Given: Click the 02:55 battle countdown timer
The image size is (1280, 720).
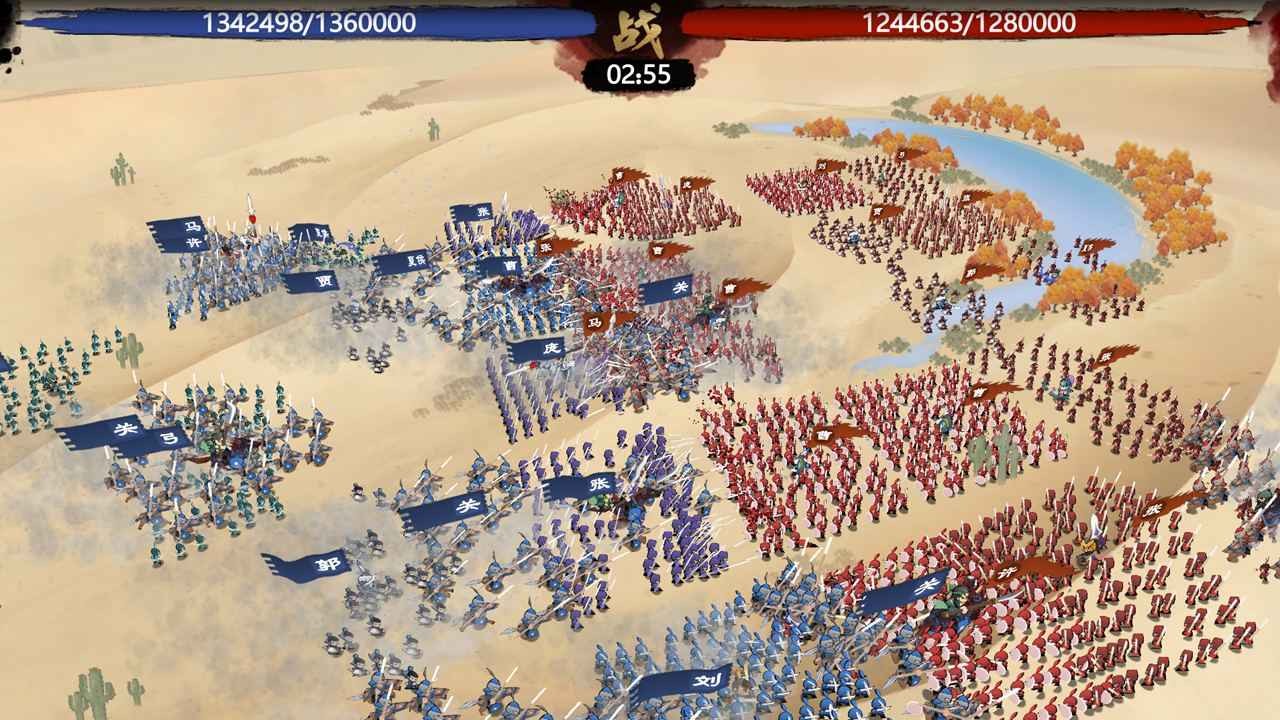Looking at the screenshot, I should point(640,72).
